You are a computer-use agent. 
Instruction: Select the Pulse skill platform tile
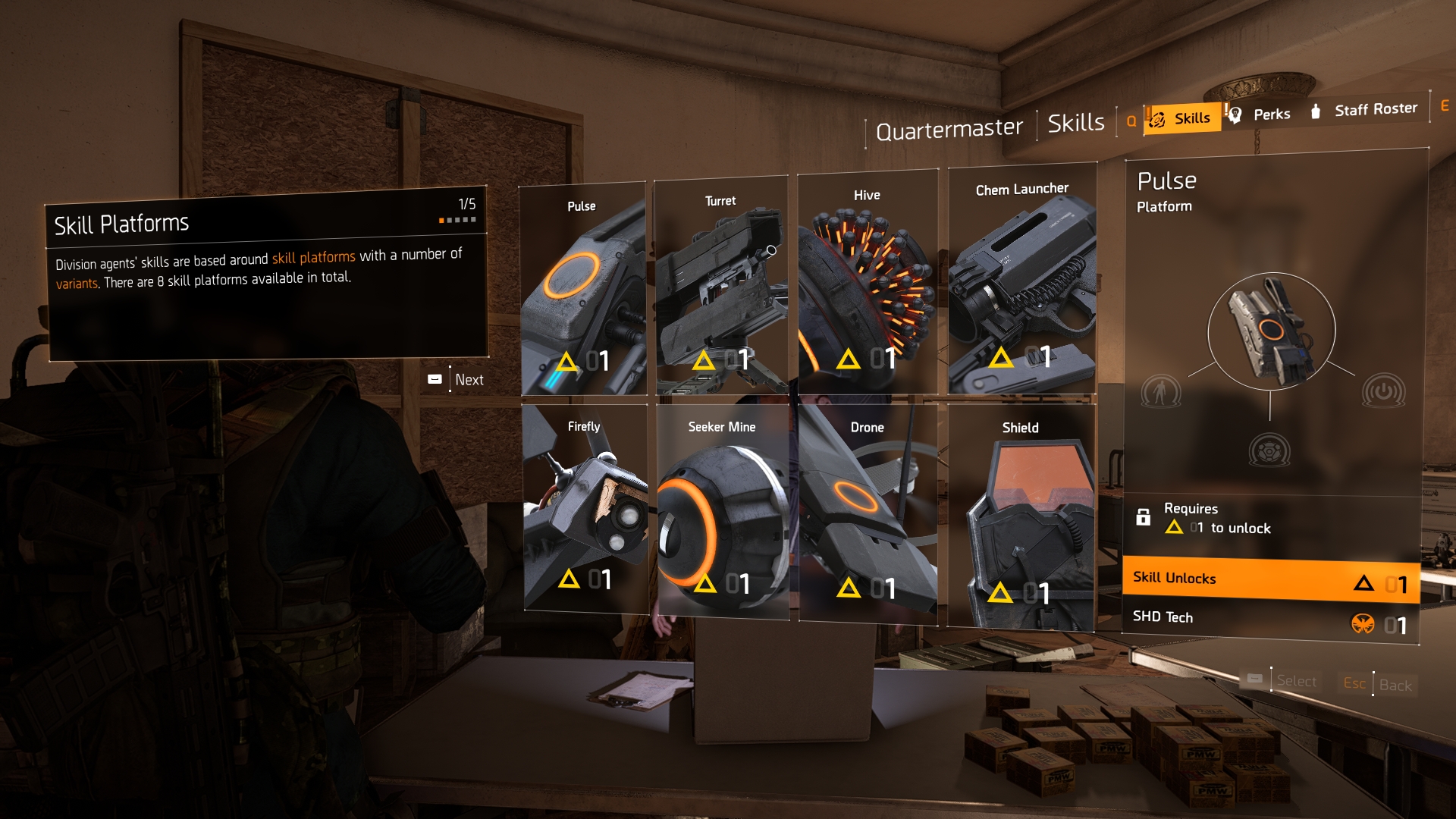tap(582, 288)
